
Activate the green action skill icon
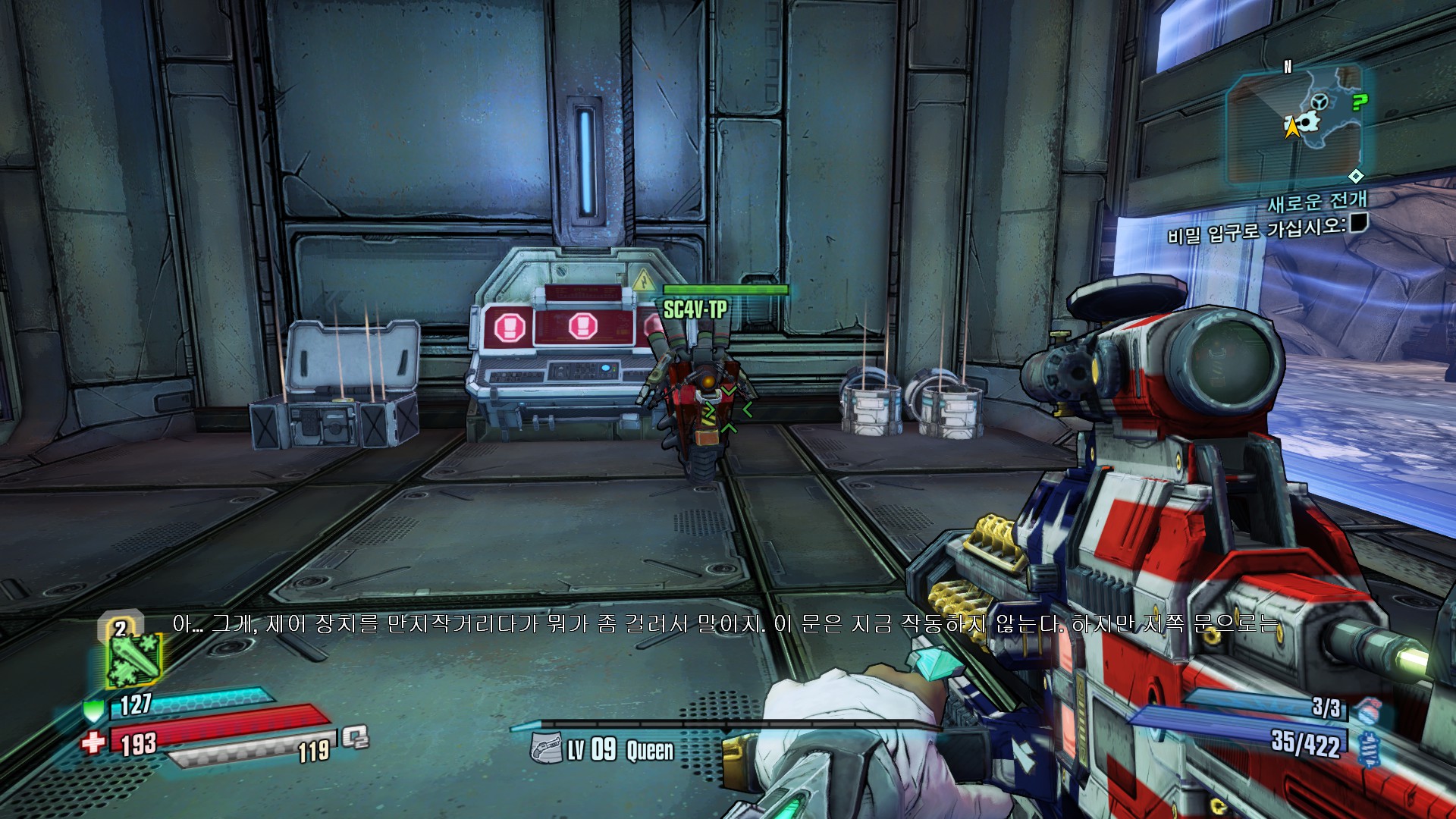(135, 660)
